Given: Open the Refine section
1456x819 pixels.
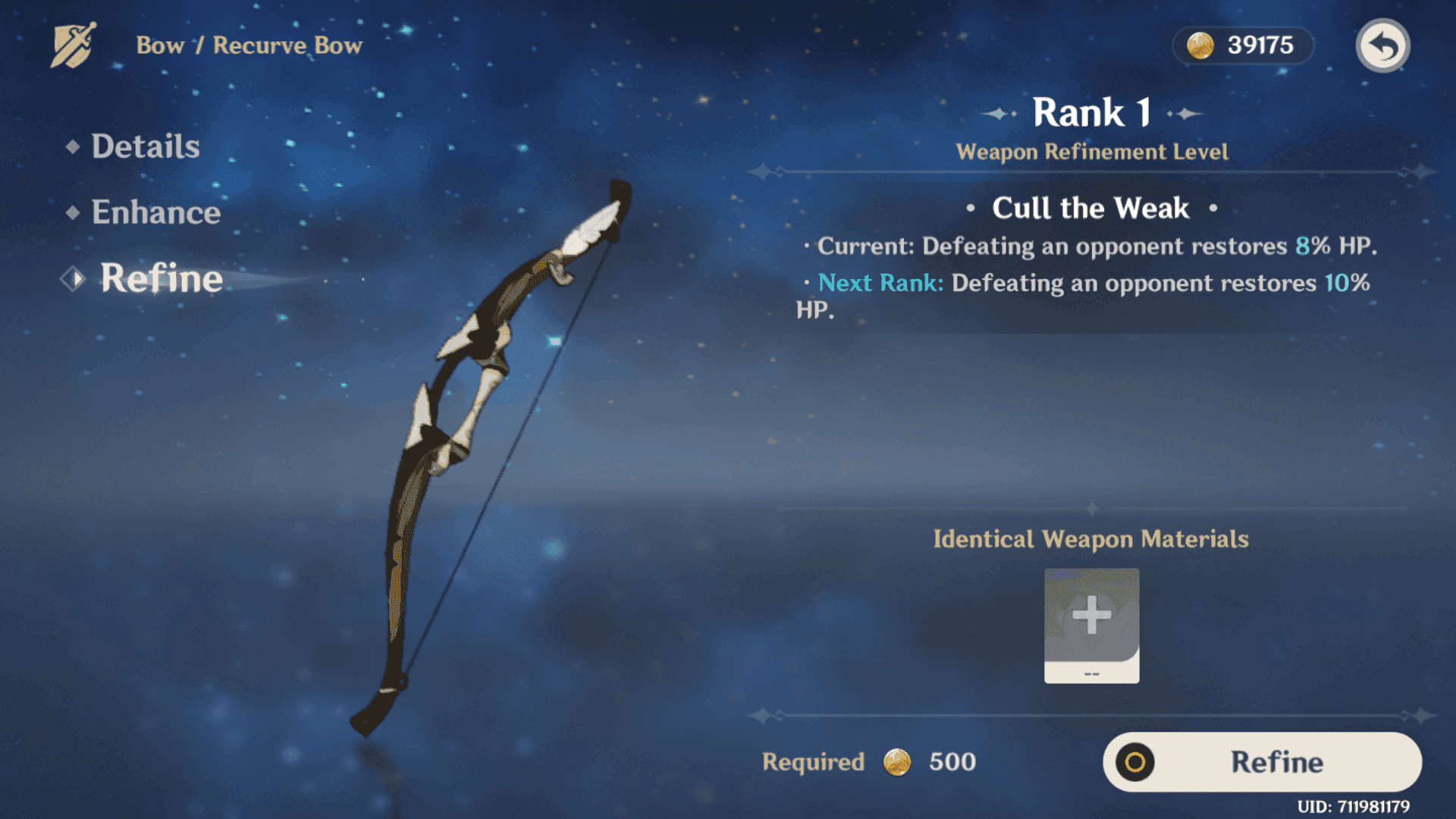Looking at the screenshot, I should point(161,278).
